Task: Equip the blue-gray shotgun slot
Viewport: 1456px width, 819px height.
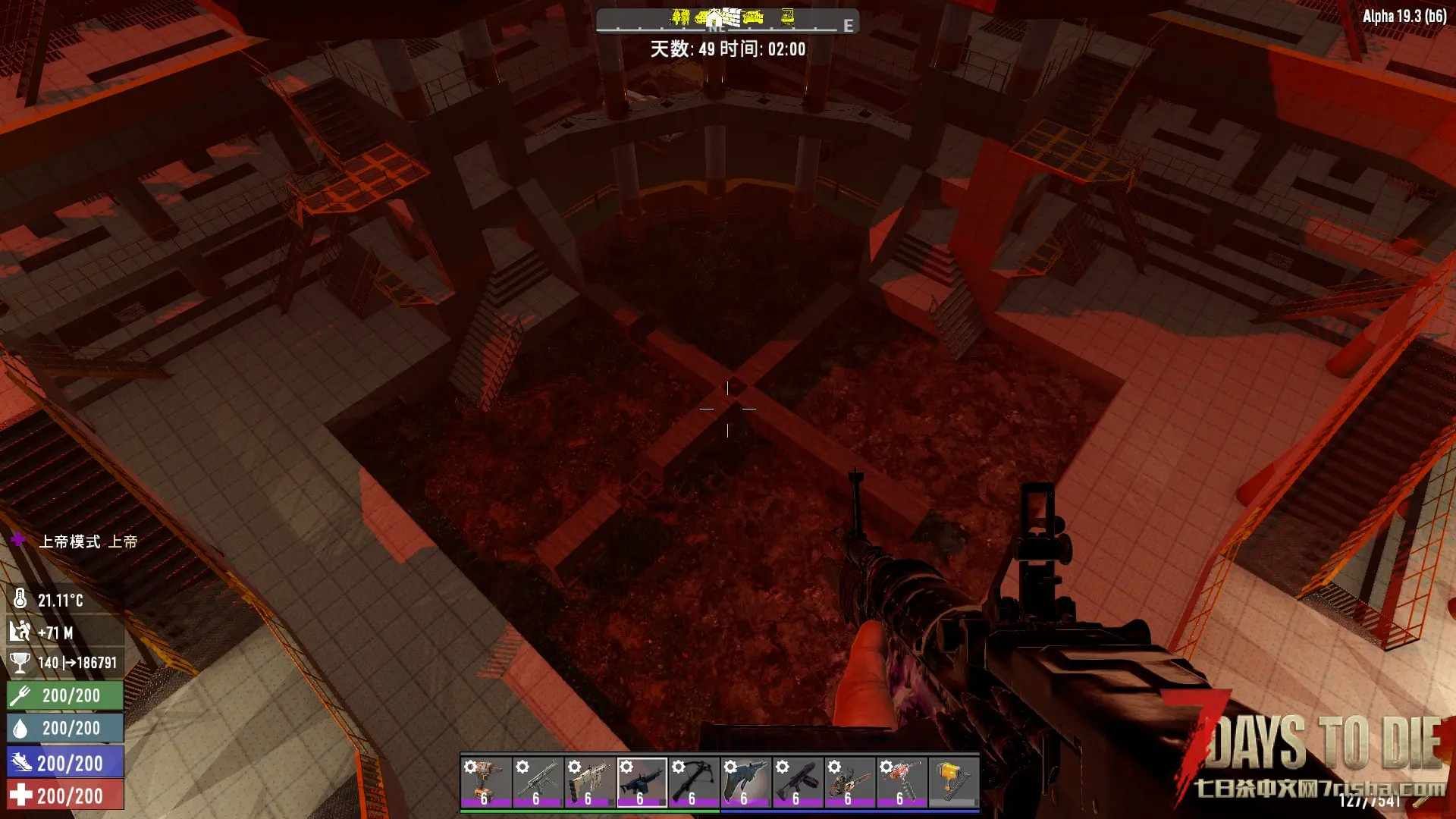Action: pos(745,782)
